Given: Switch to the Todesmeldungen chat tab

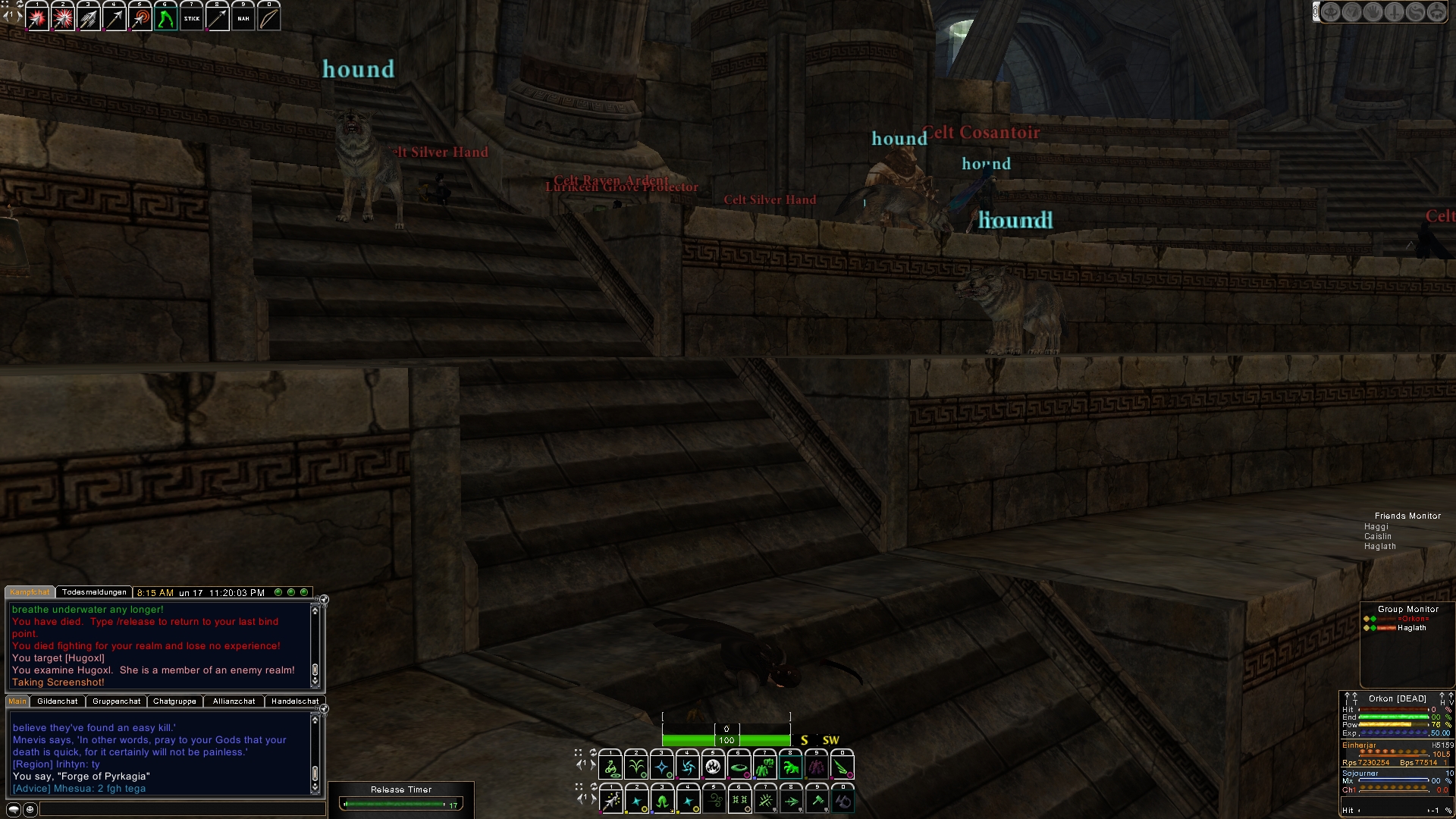Looking at the screenshot, I should coord(94,592).
